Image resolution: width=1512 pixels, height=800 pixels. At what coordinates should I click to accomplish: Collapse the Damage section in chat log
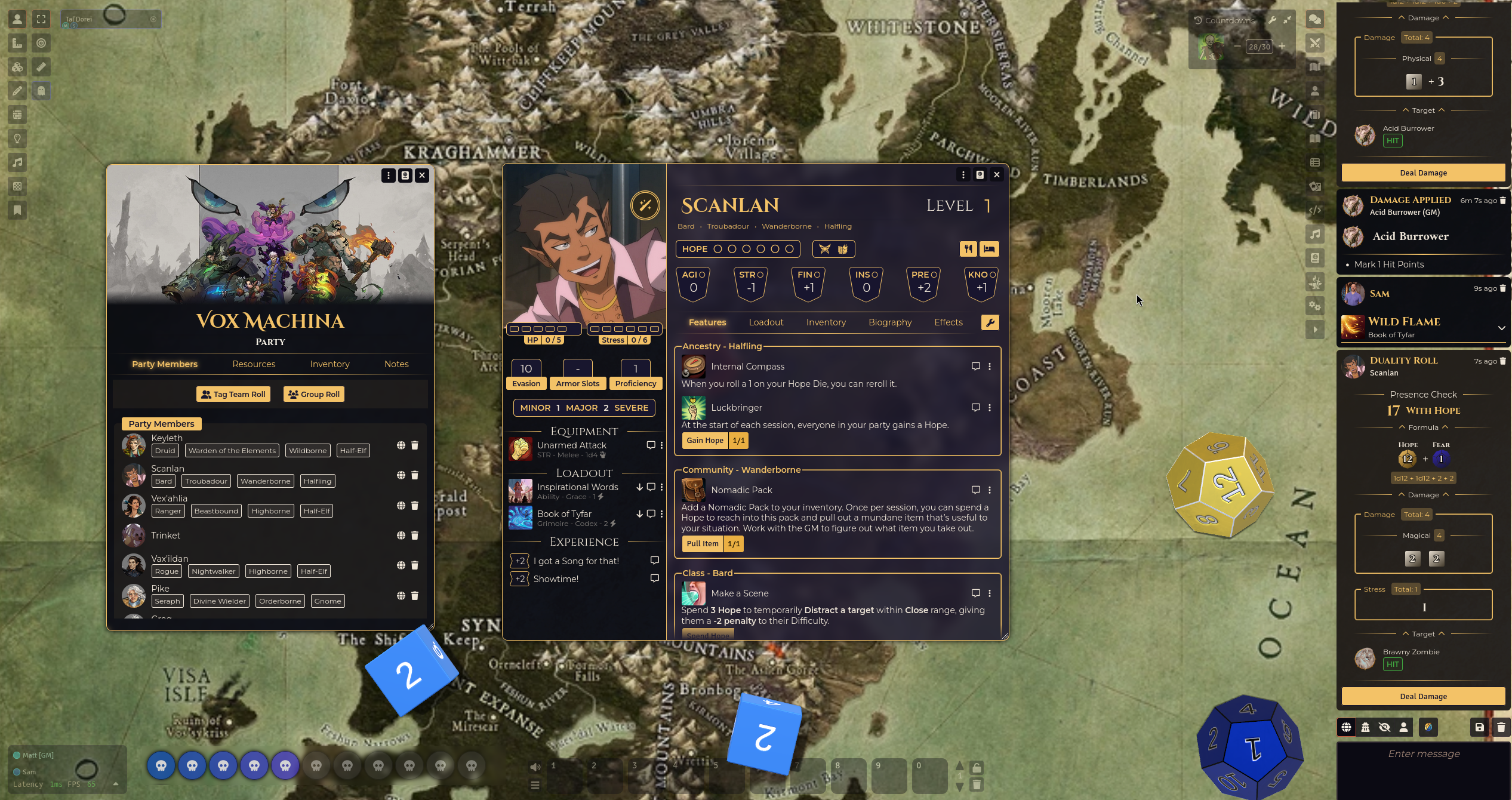pyautogui.click(x=1423, y=17)
